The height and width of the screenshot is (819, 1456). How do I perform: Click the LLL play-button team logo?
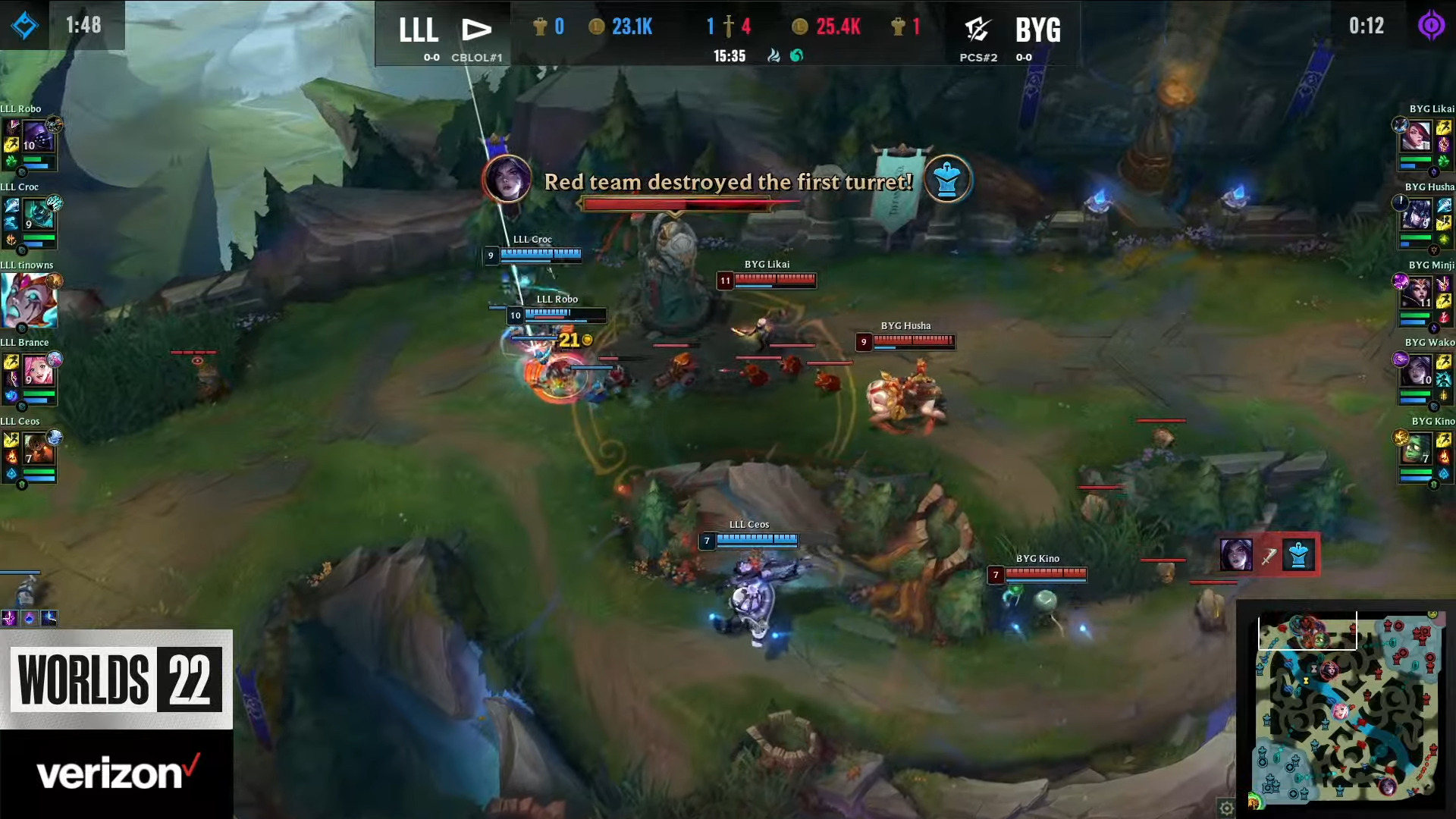475,29
